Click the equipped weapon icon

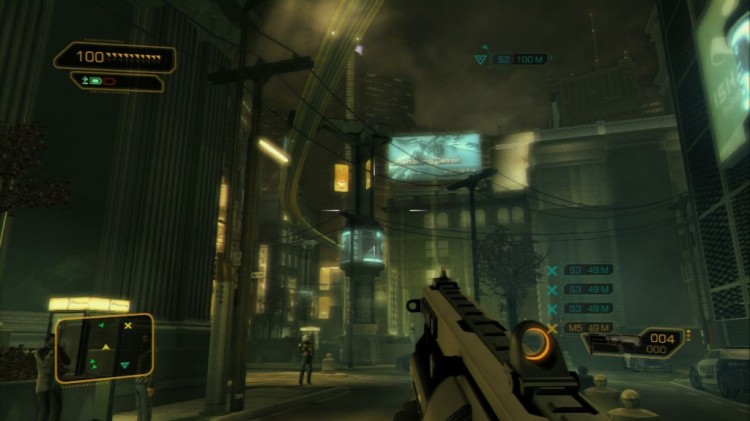(608, 344)
